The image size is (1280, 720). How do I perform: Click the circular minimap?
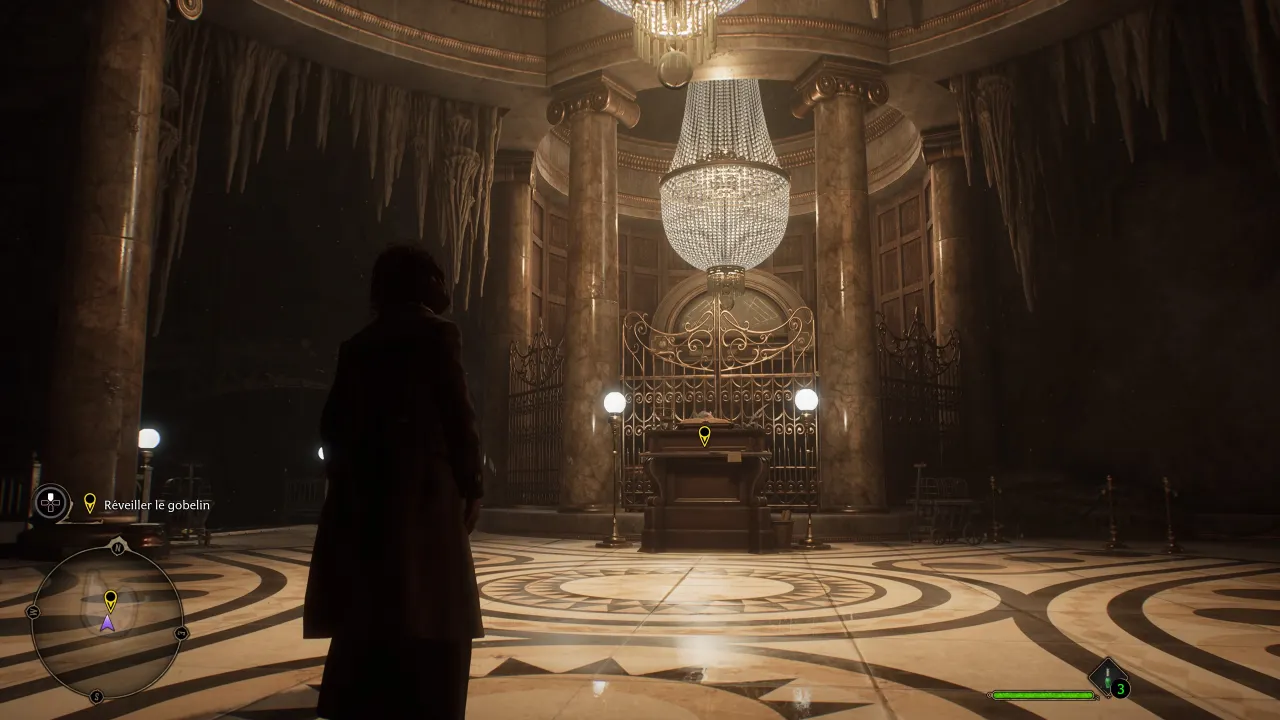coord(107,623)
